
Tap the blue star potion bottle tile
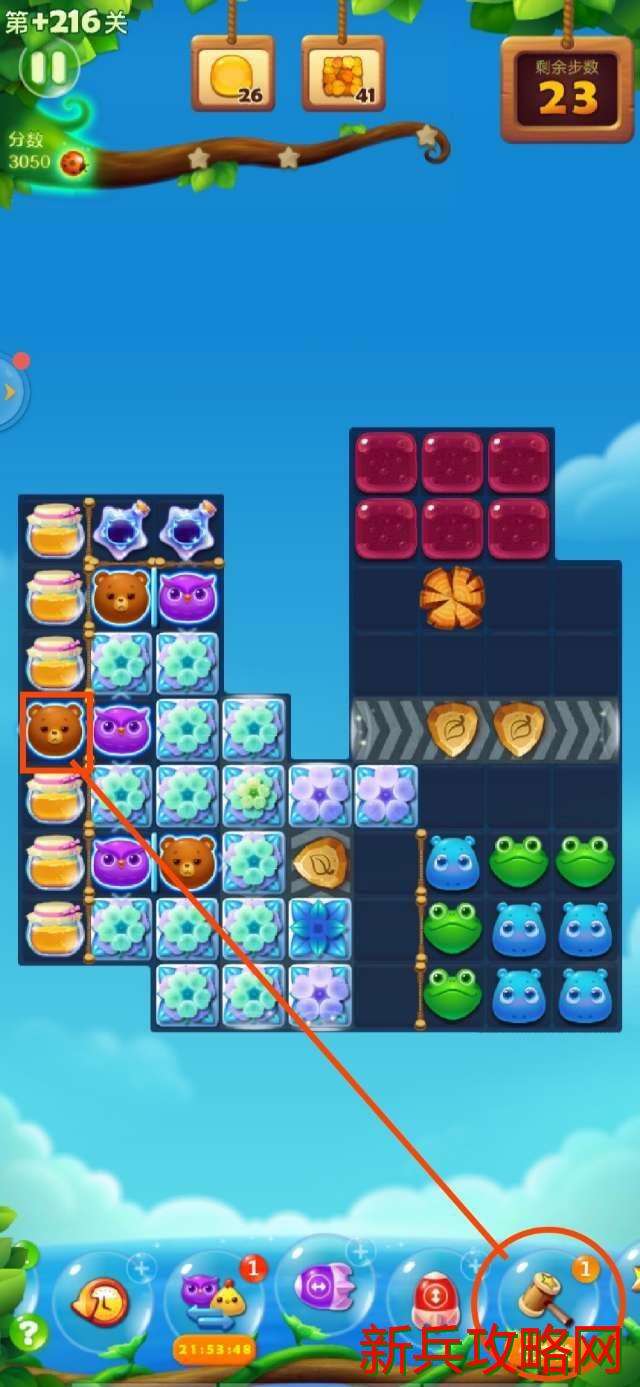pos(122,530)
